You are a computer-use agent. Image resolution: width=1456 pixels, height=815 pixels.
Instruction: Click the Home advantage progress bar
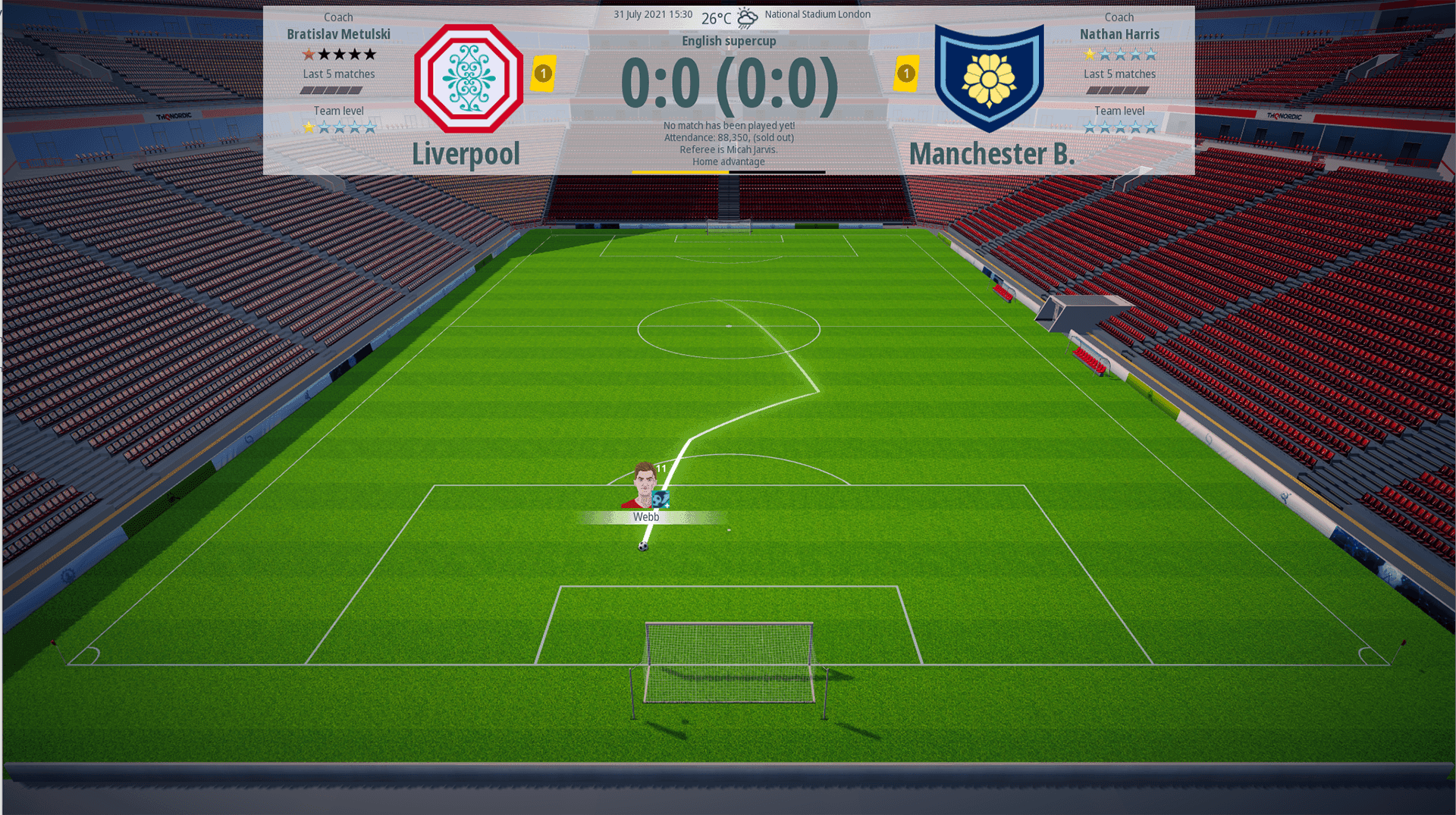tap(728, 172)
